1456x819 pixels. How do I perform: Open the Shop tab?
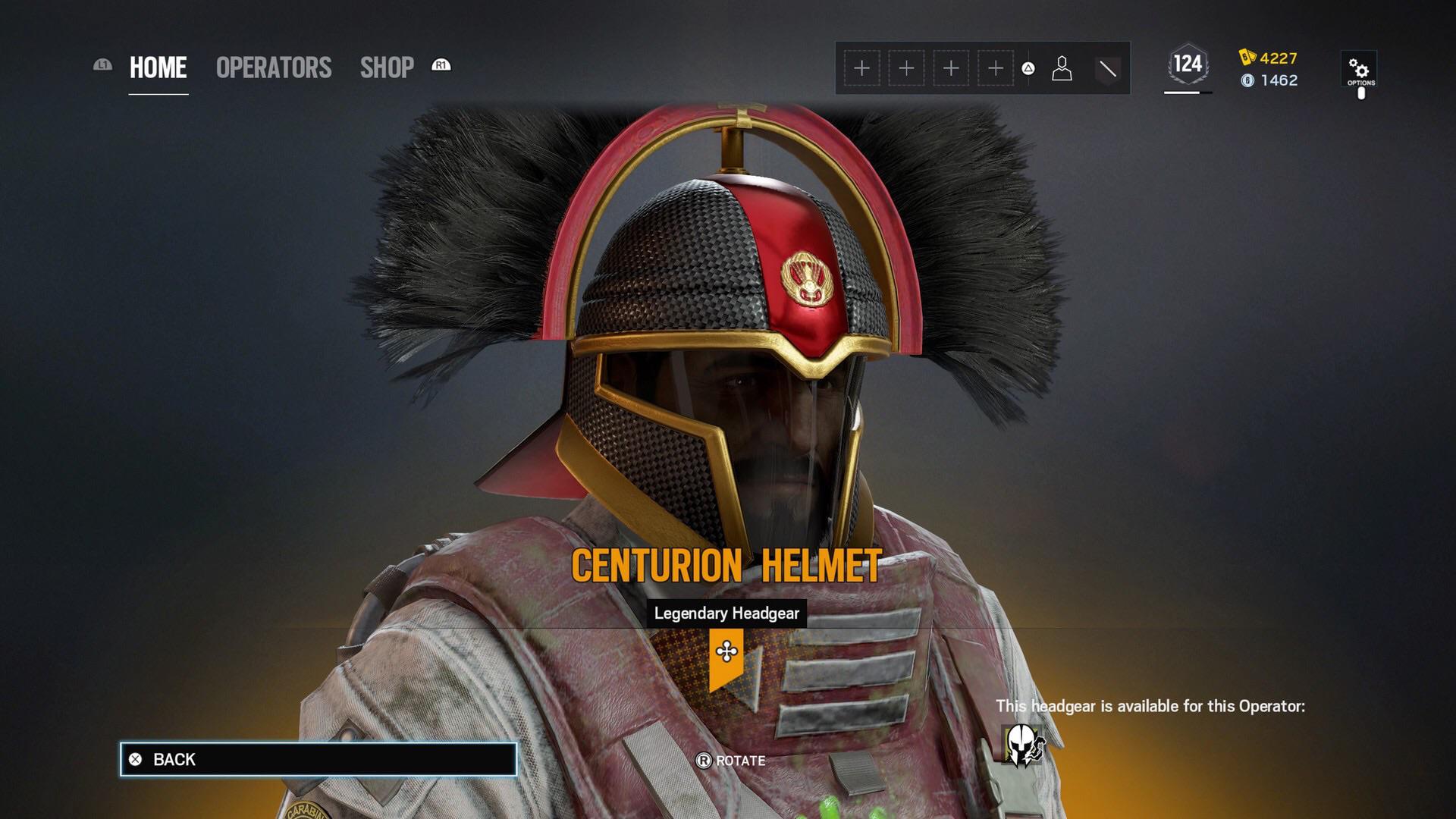387,67
